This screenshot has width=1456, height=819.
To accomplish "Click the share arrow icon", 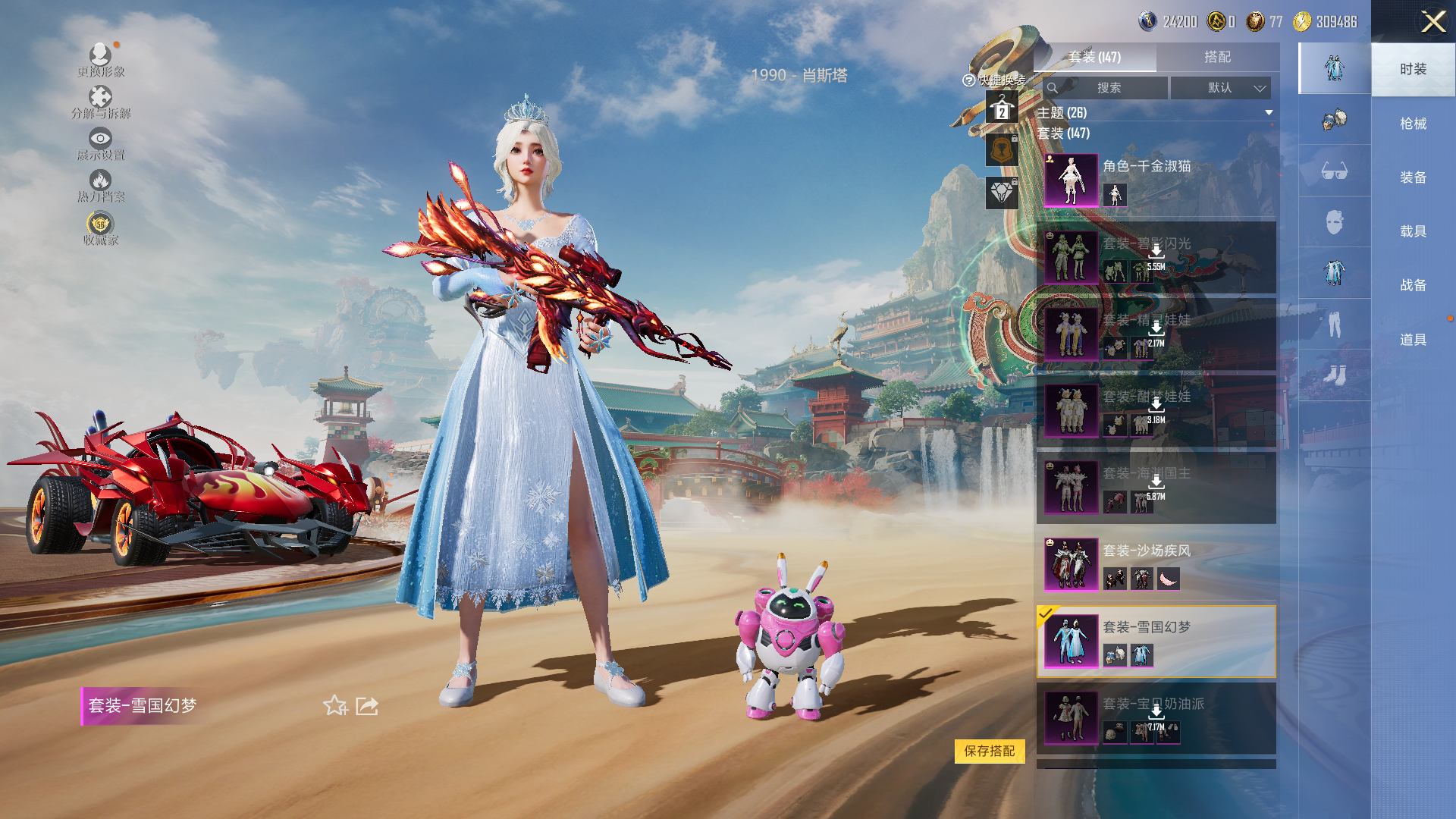I will point(367,706).
